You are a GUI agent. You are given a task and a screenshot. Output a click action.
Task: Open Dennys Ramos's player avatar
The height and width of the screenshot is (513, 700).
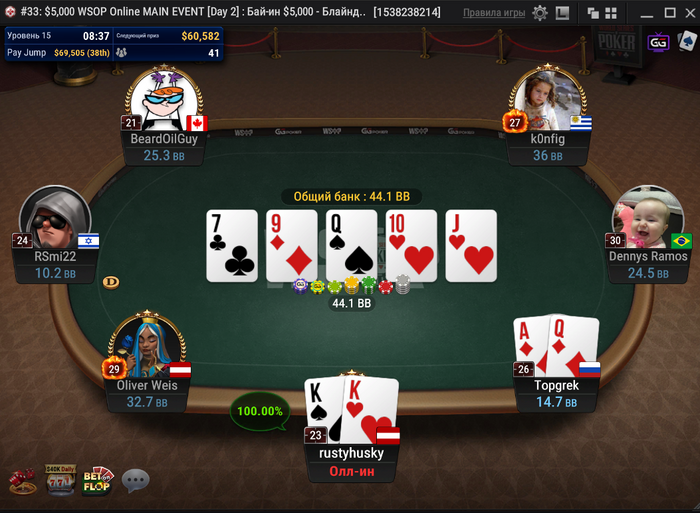[x=647, y=219]
